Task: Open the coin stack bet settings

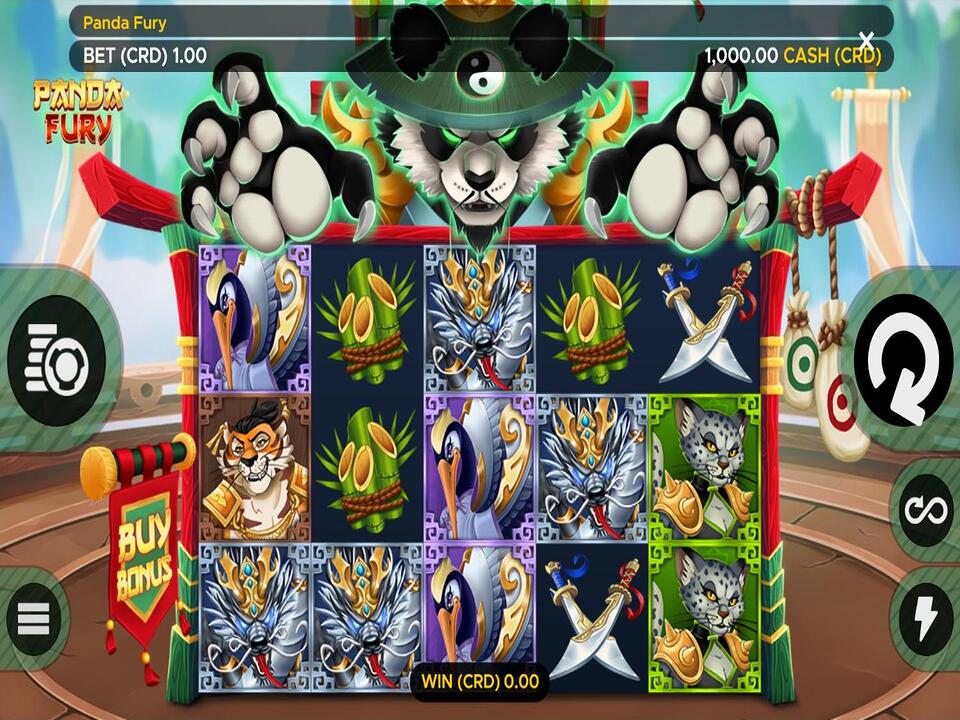Action: tap(56, 359)
